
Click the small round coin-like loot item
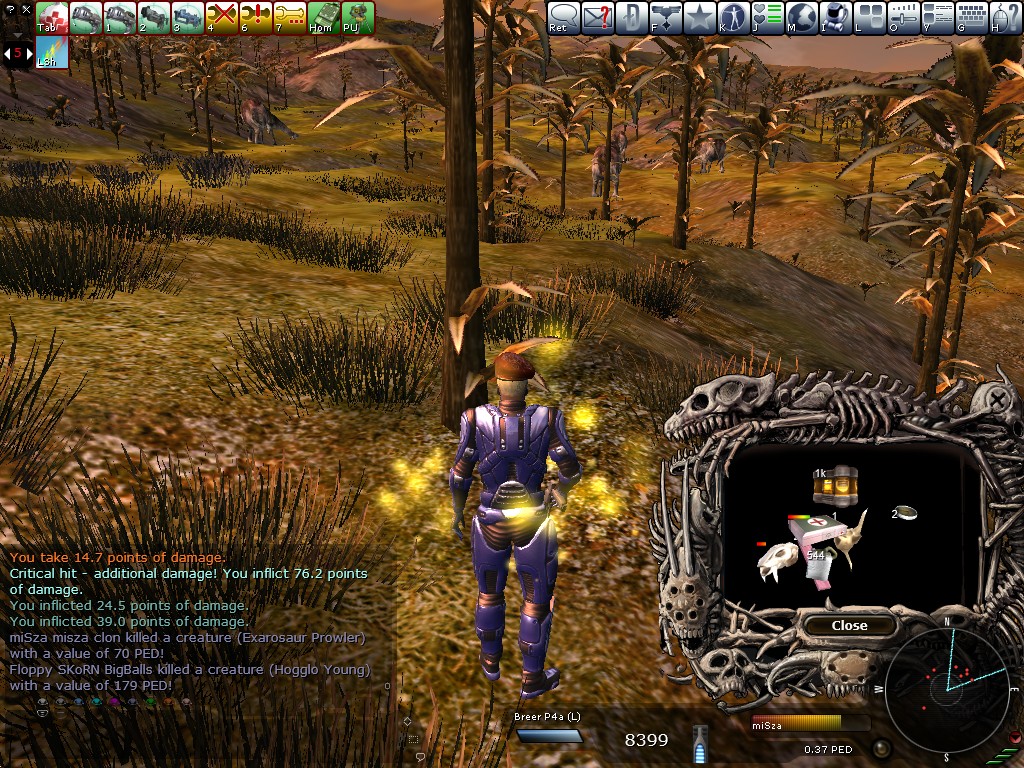906,513
